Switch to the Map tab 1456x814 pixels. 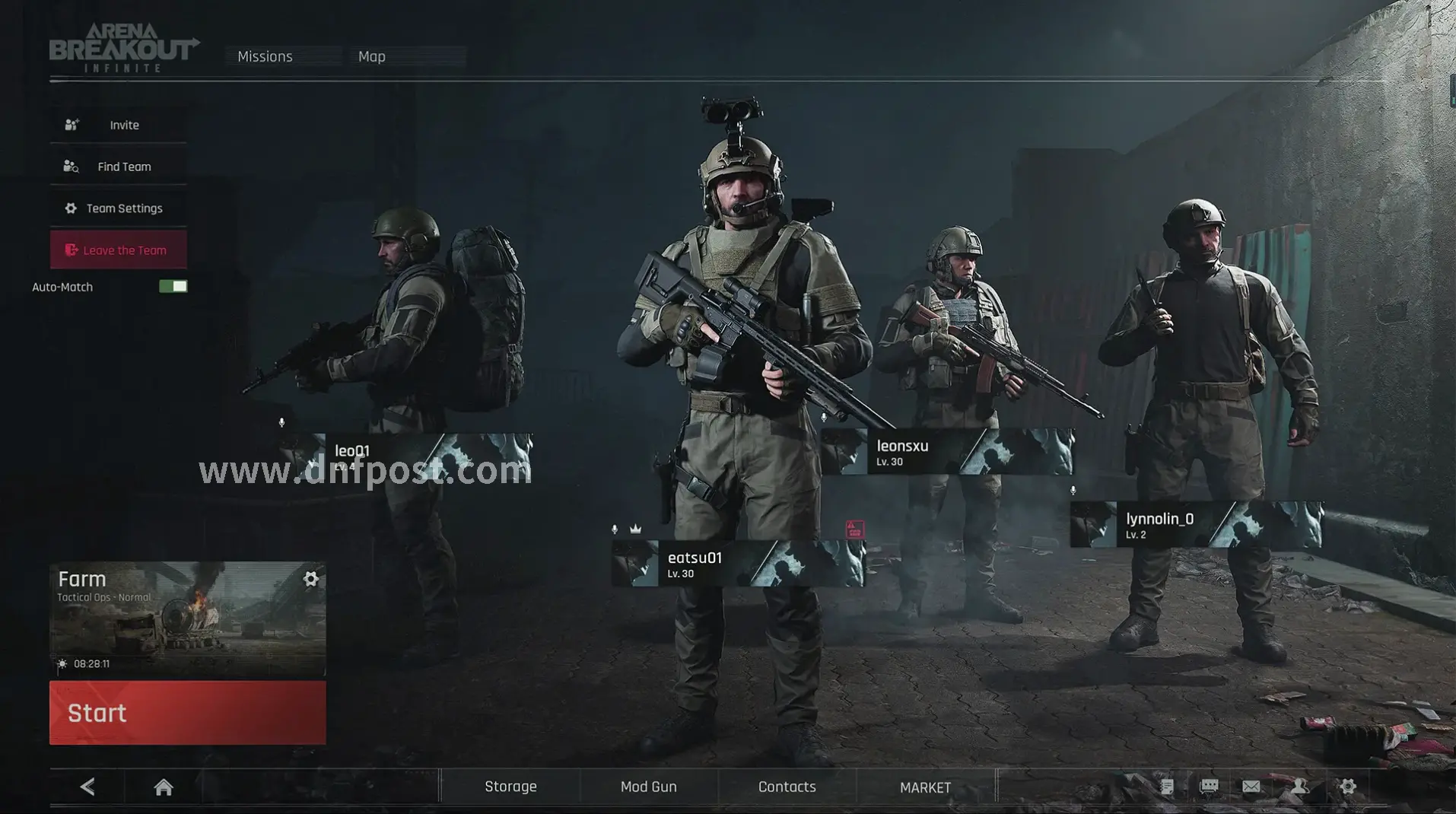(x=372, y=56)
